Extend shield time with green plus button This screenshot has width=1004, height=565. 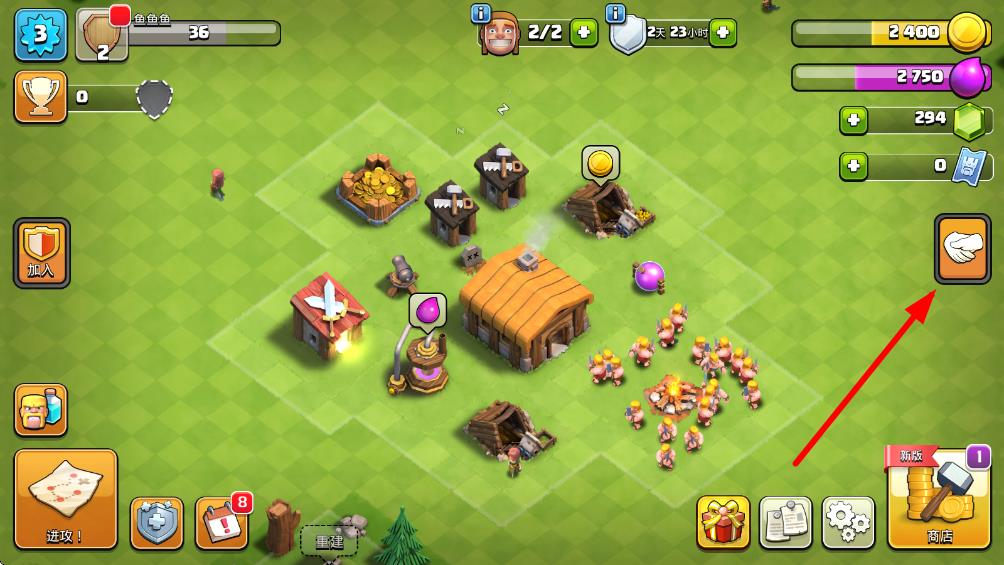pos(722,33)
